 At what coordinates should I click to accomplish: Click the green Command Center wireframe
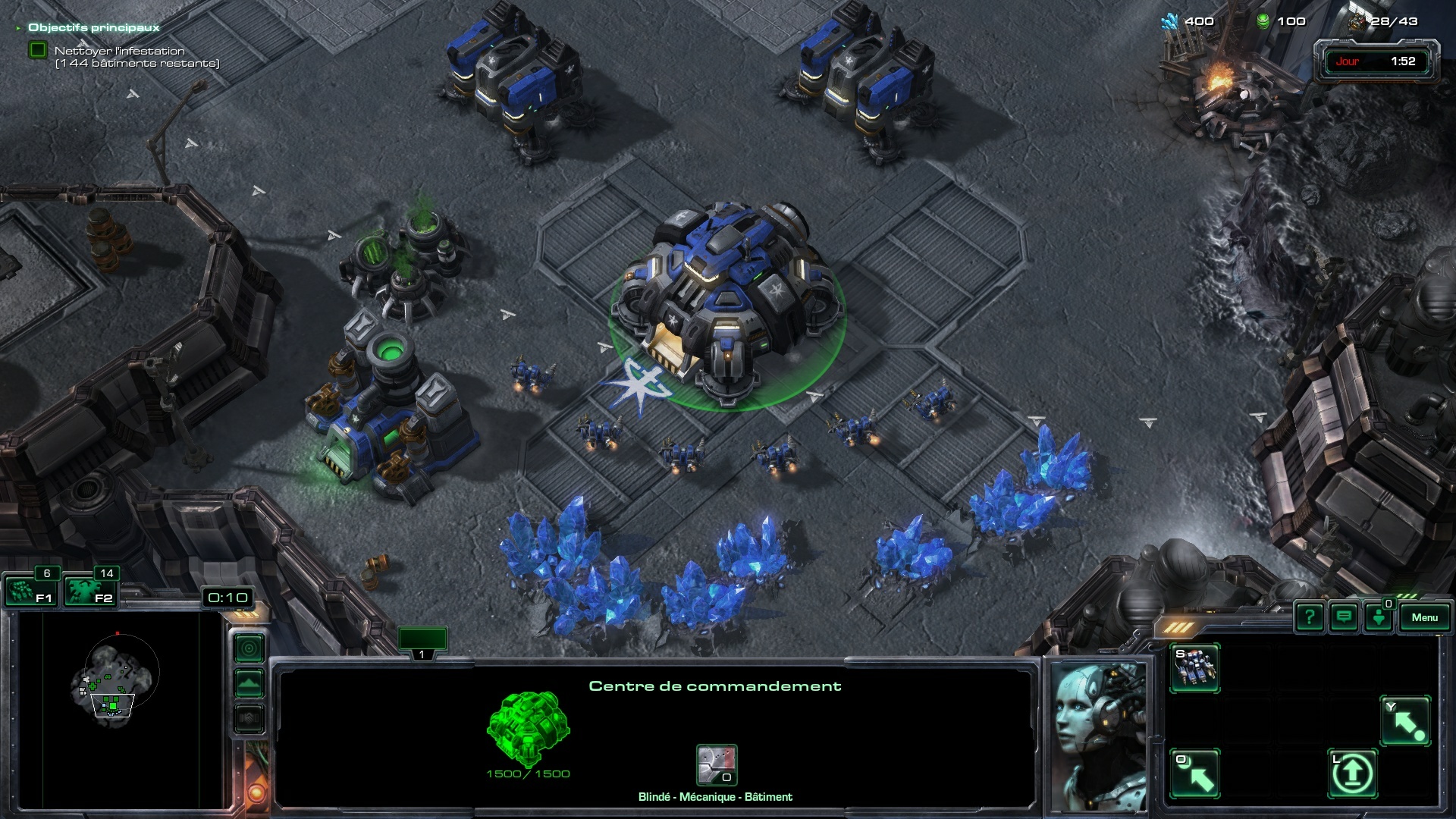pos(528,729)
